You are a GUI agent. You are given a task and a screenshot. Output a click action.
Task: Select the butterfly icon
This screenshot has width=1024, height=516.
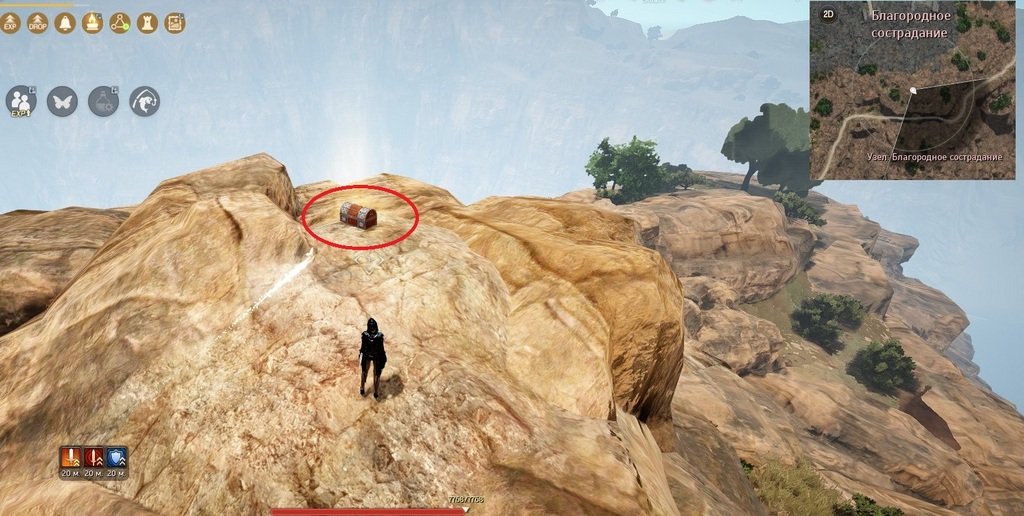[x=62, y=101]
